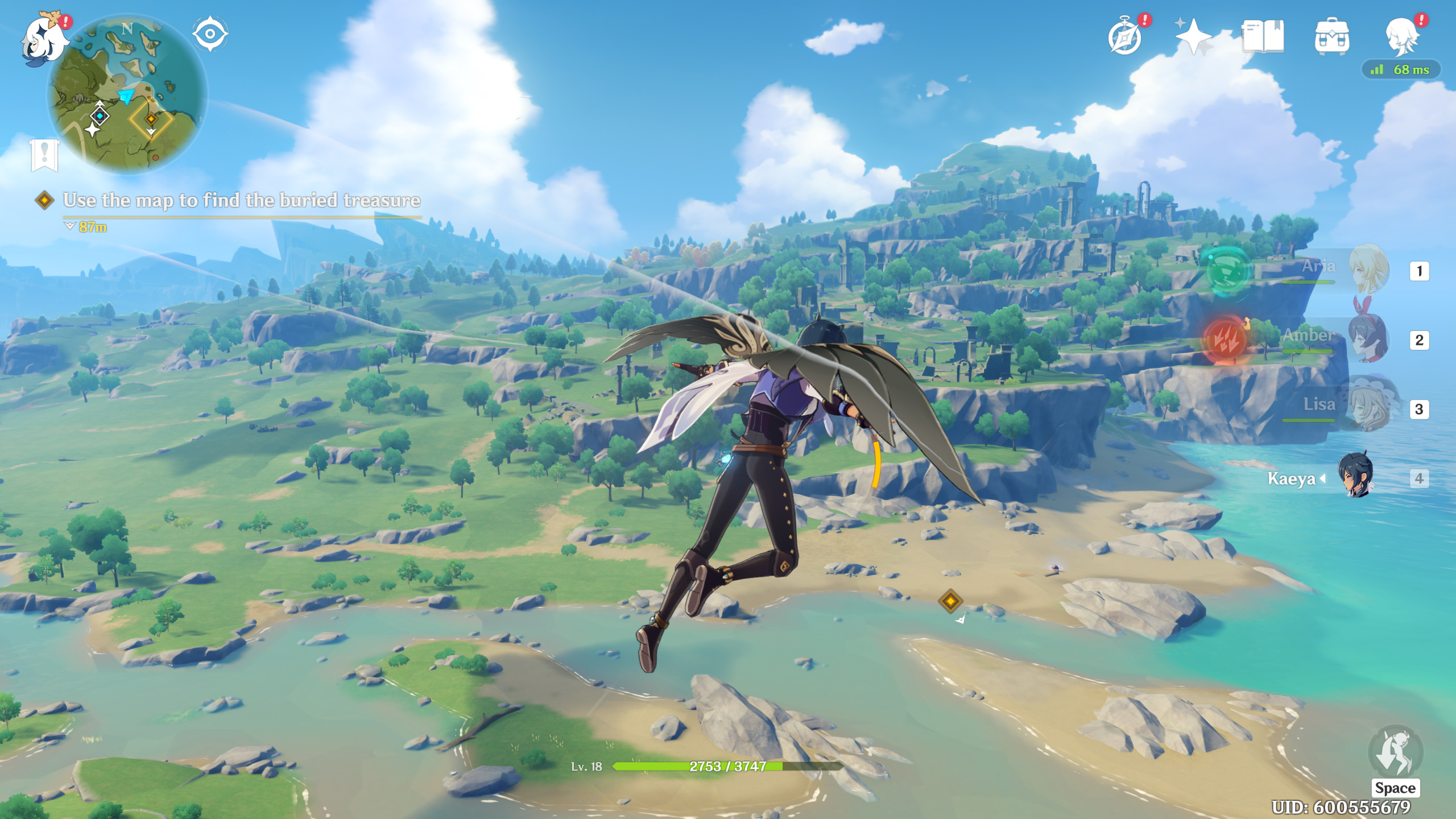Open the circular minimap
This screenshot has width=1456, height=819.
pyautogui.click(x=127, y=94)
